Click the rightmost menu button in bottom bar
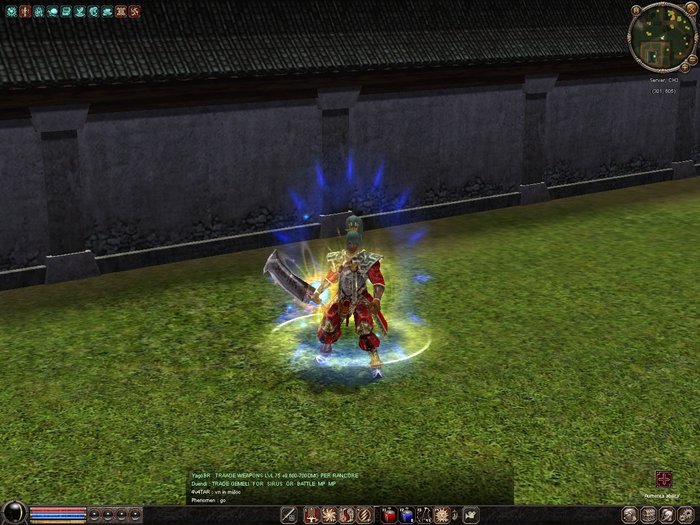The image size is (700, 525). coord(687,514)
